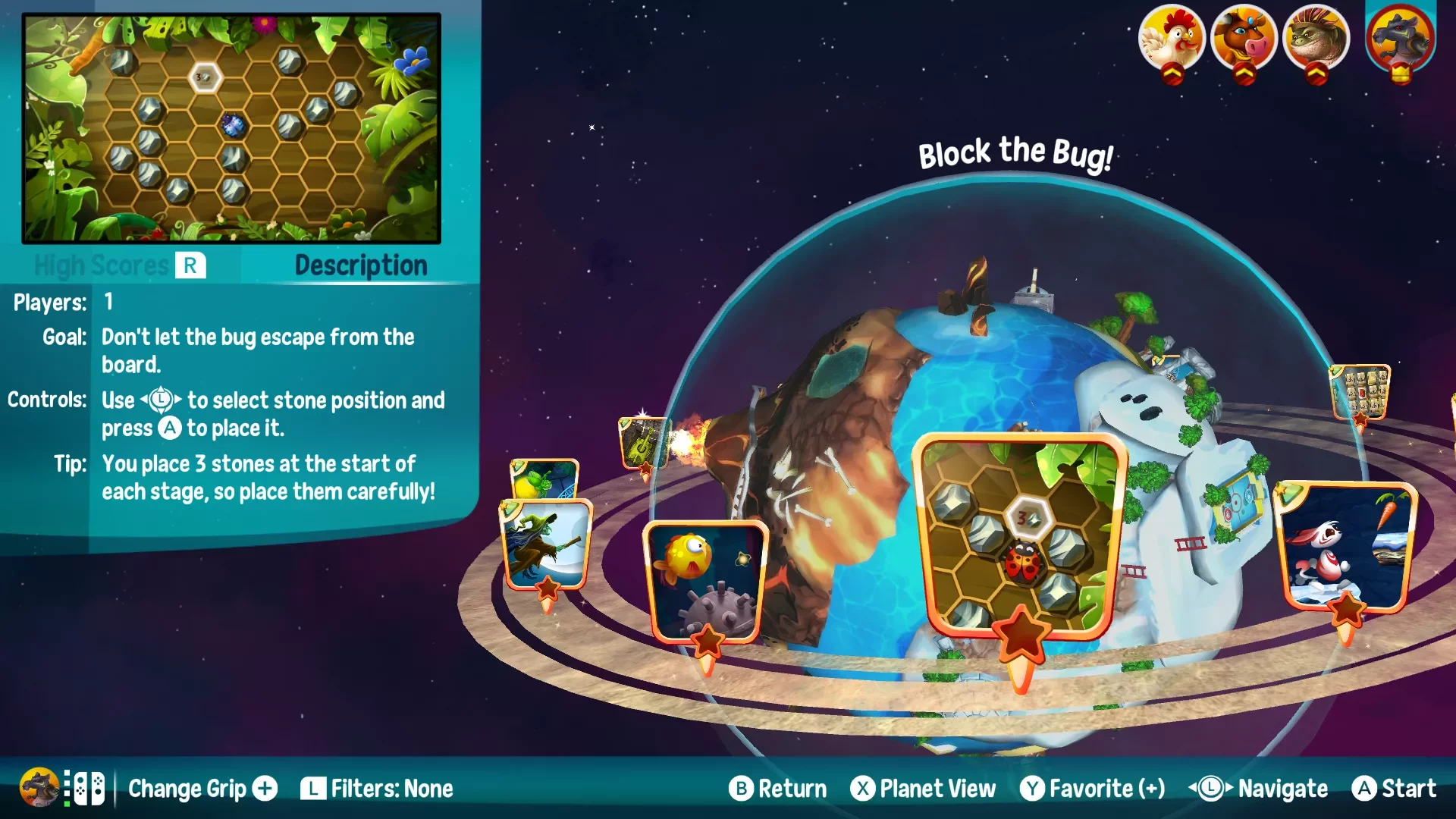Image resolution: width=1456 pixels, height=819 pixels.
Task: Select the chicken player avatar
Action: coord(1171,38)
